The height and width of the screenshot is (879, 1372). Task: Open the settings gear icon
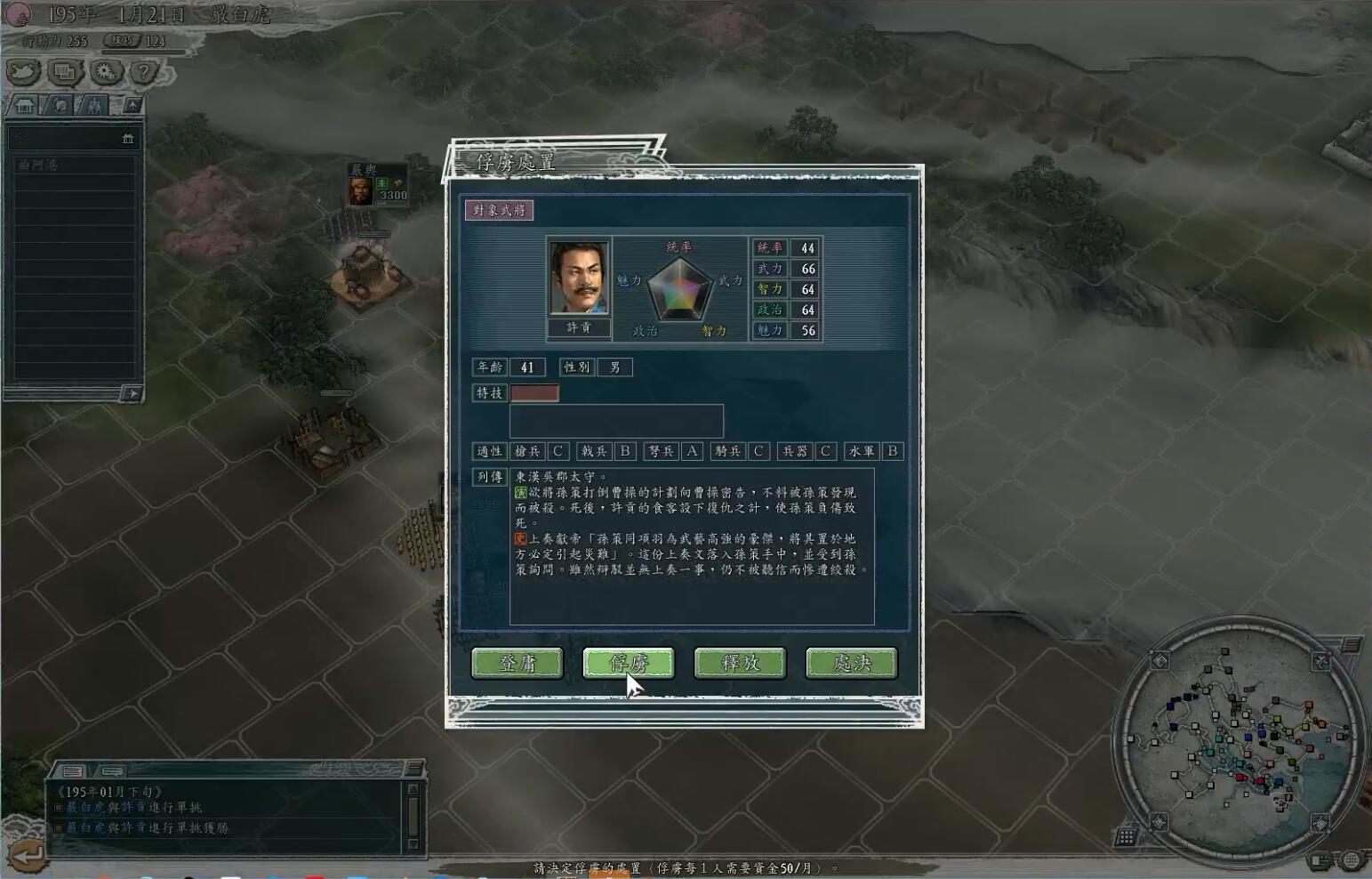(104, 74)
